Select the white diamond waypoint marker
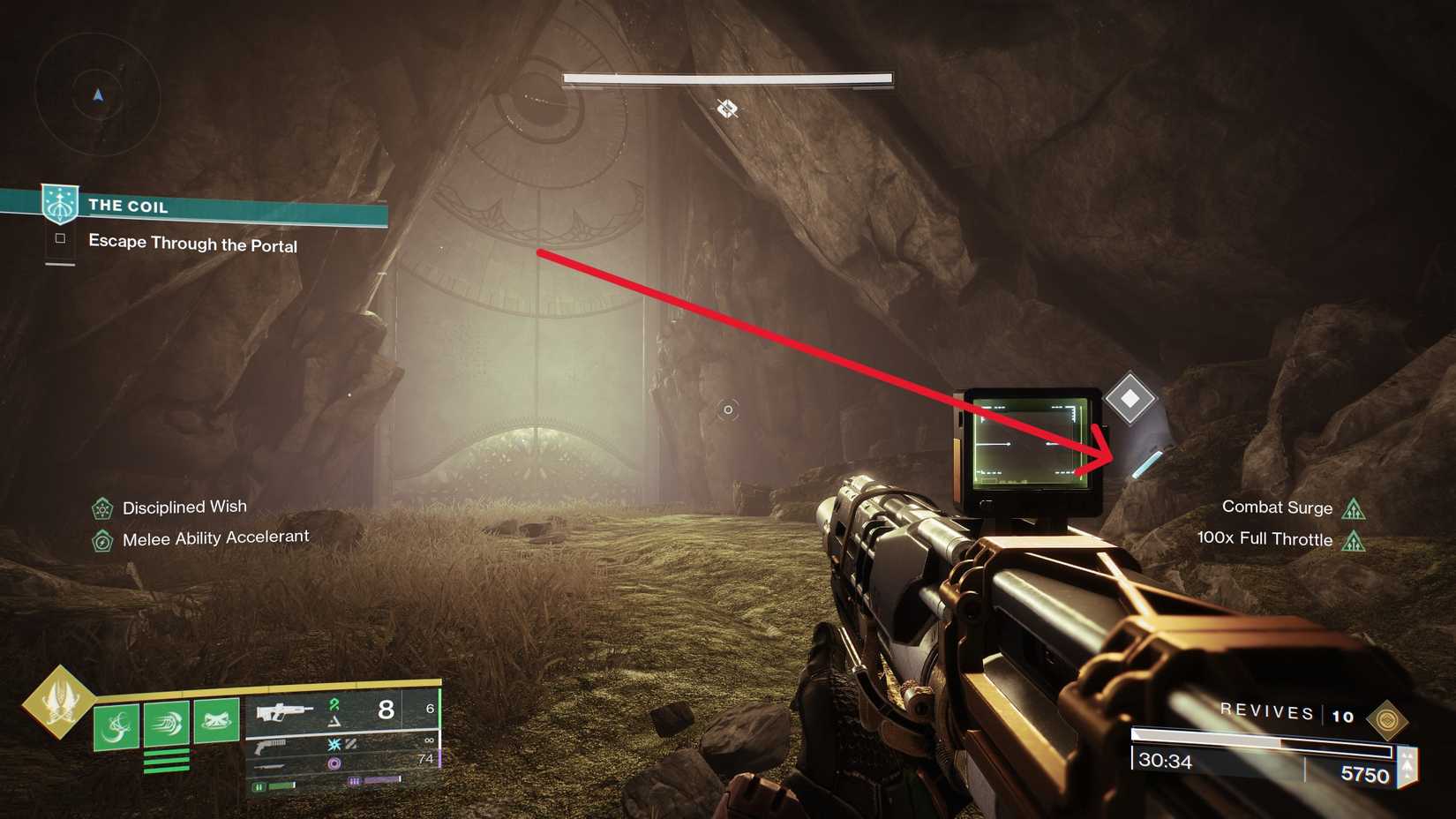 click(1130, 399)
